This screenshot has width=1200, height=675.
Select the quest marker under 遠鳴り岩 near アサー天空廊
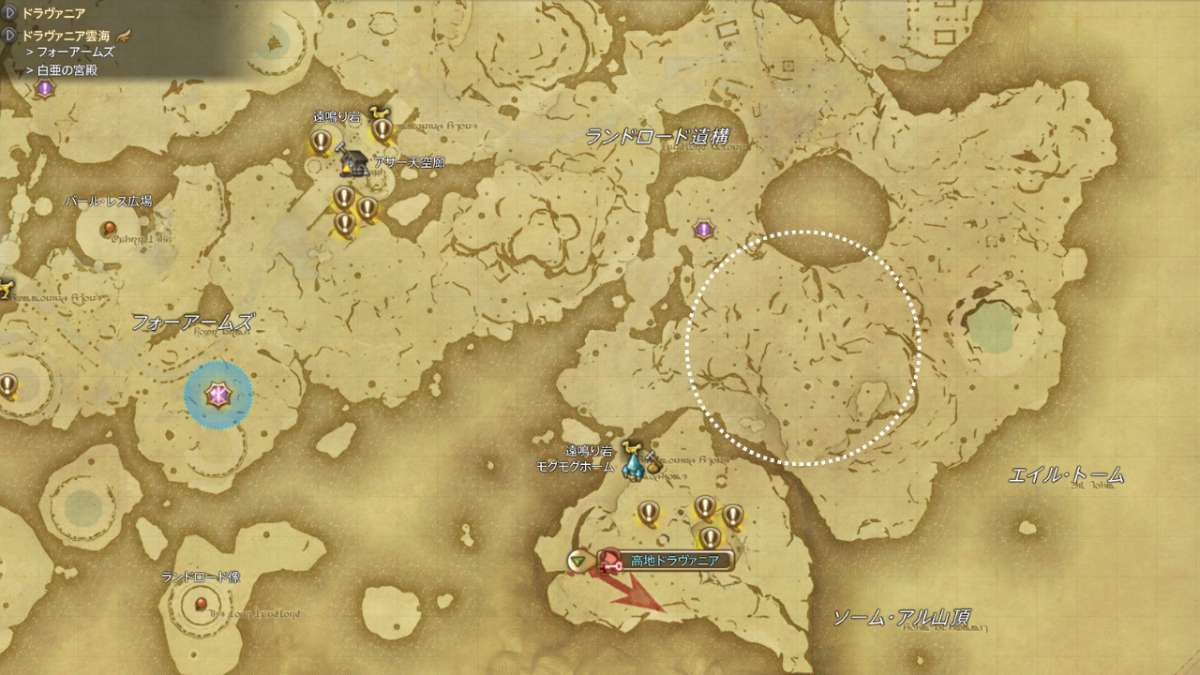[x=321, y=141]
